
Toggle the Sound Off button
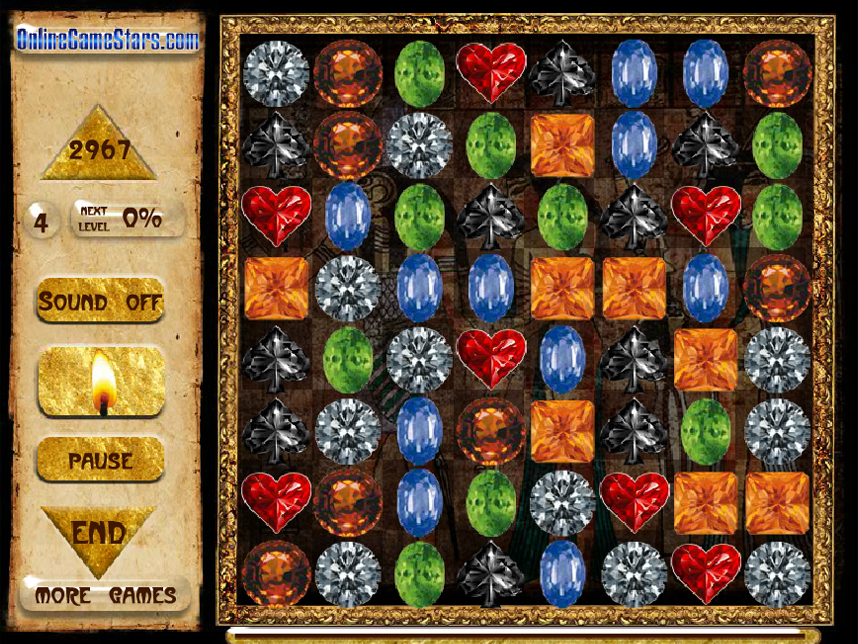click(101, 301)
